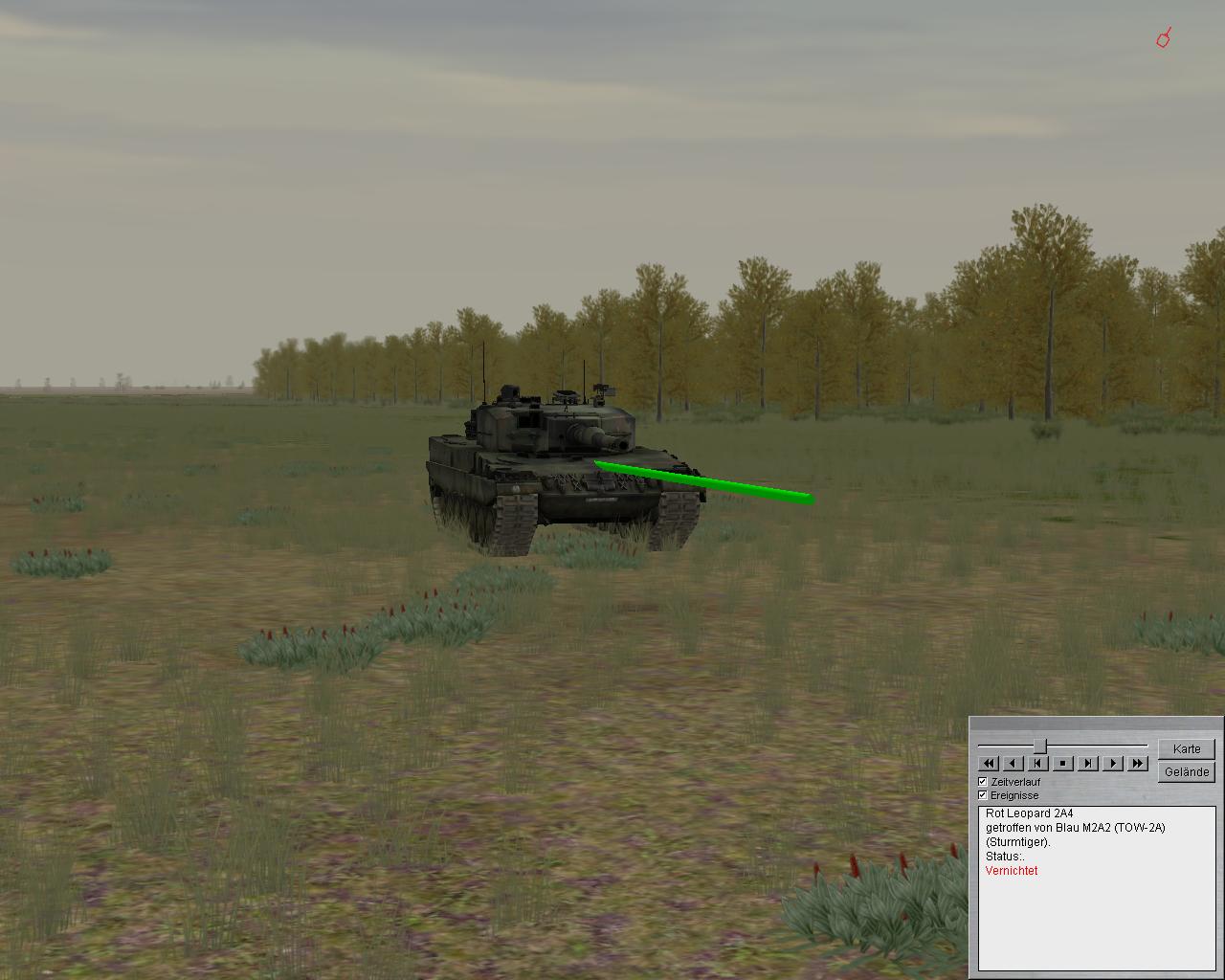The height and width of the screenshot is (980, 1225).
Task: Fast rewind the replay
Action: coord(989,763)
